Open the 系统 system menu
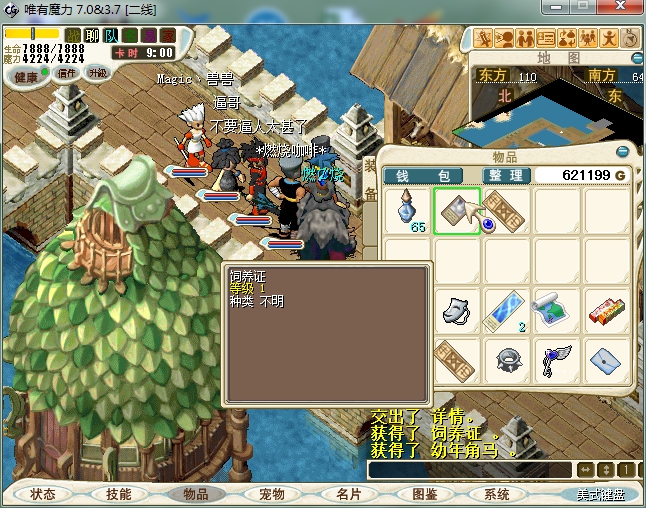This screenshot has height=508, width=646. click(497, 494)
